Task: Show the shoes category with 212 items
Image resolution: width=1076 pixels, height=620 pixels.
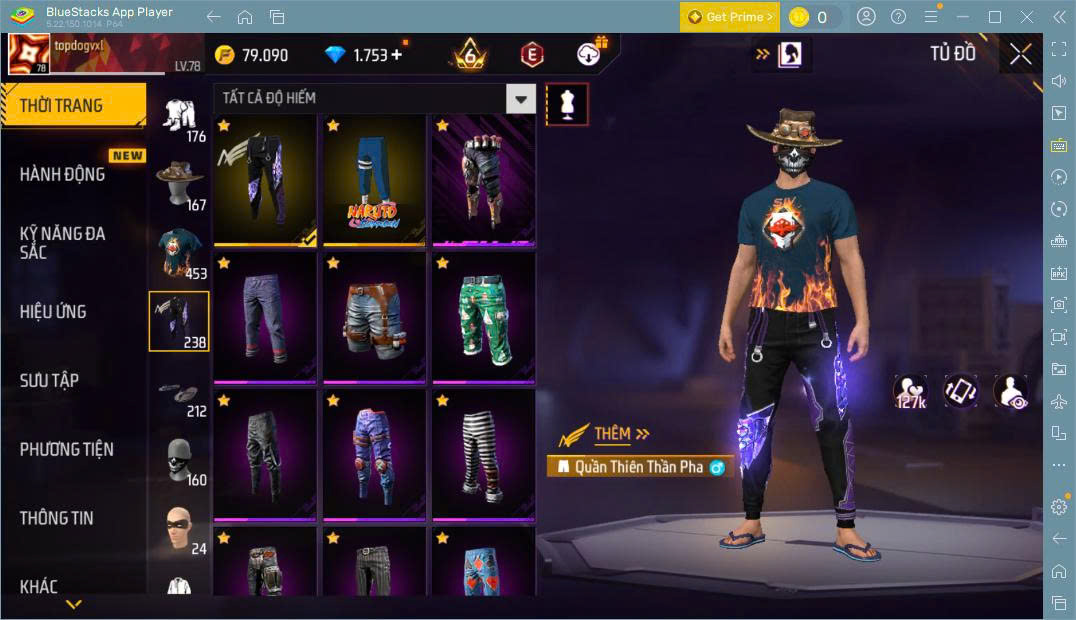Action: point(180,393)
